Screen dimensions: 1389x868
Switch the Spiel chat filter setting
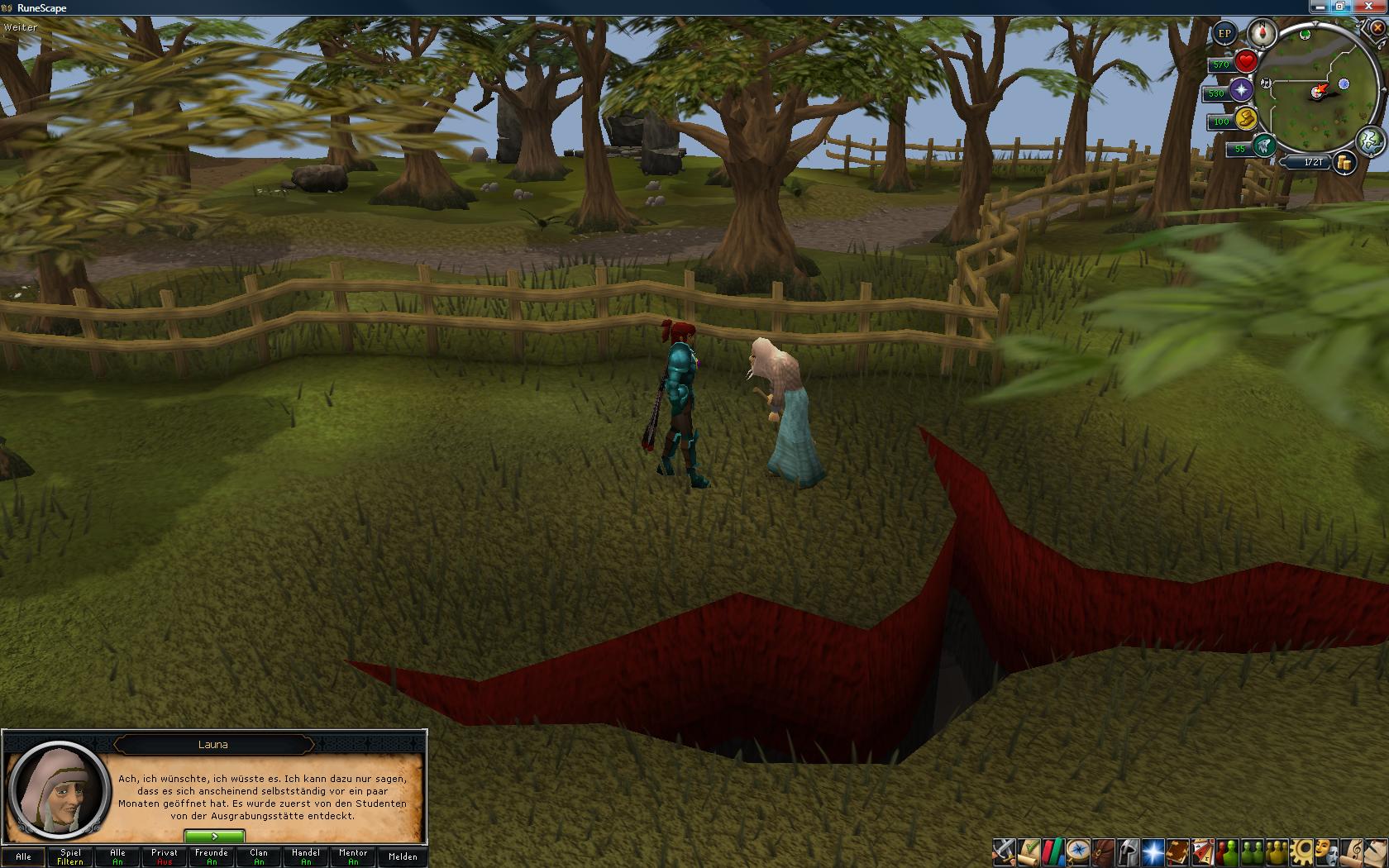pos(70,856)
